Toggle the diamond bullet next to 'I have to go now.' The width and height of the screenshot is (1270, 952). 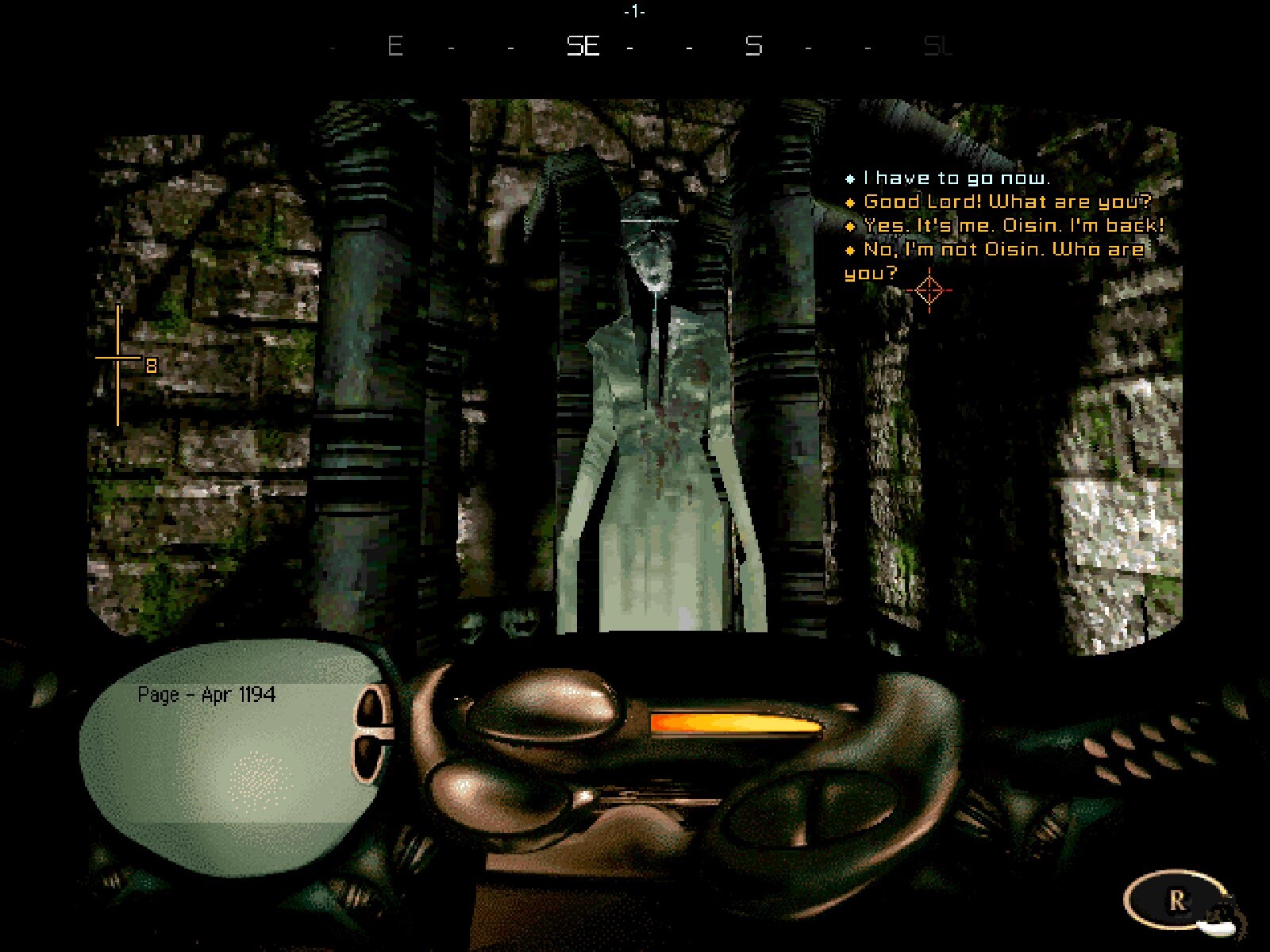851,178
